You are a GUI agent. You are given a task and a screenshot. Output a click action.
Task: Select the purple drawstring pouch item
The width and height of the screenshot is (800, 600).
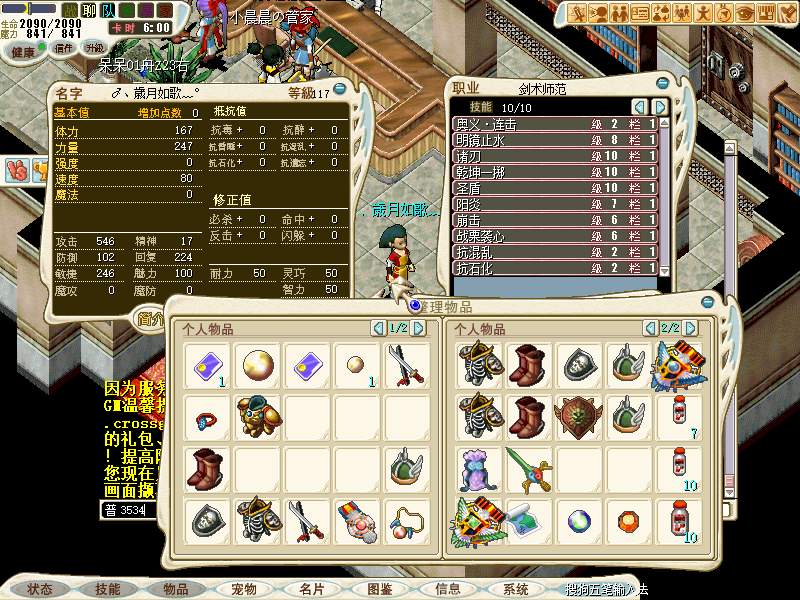coord(478,468)
